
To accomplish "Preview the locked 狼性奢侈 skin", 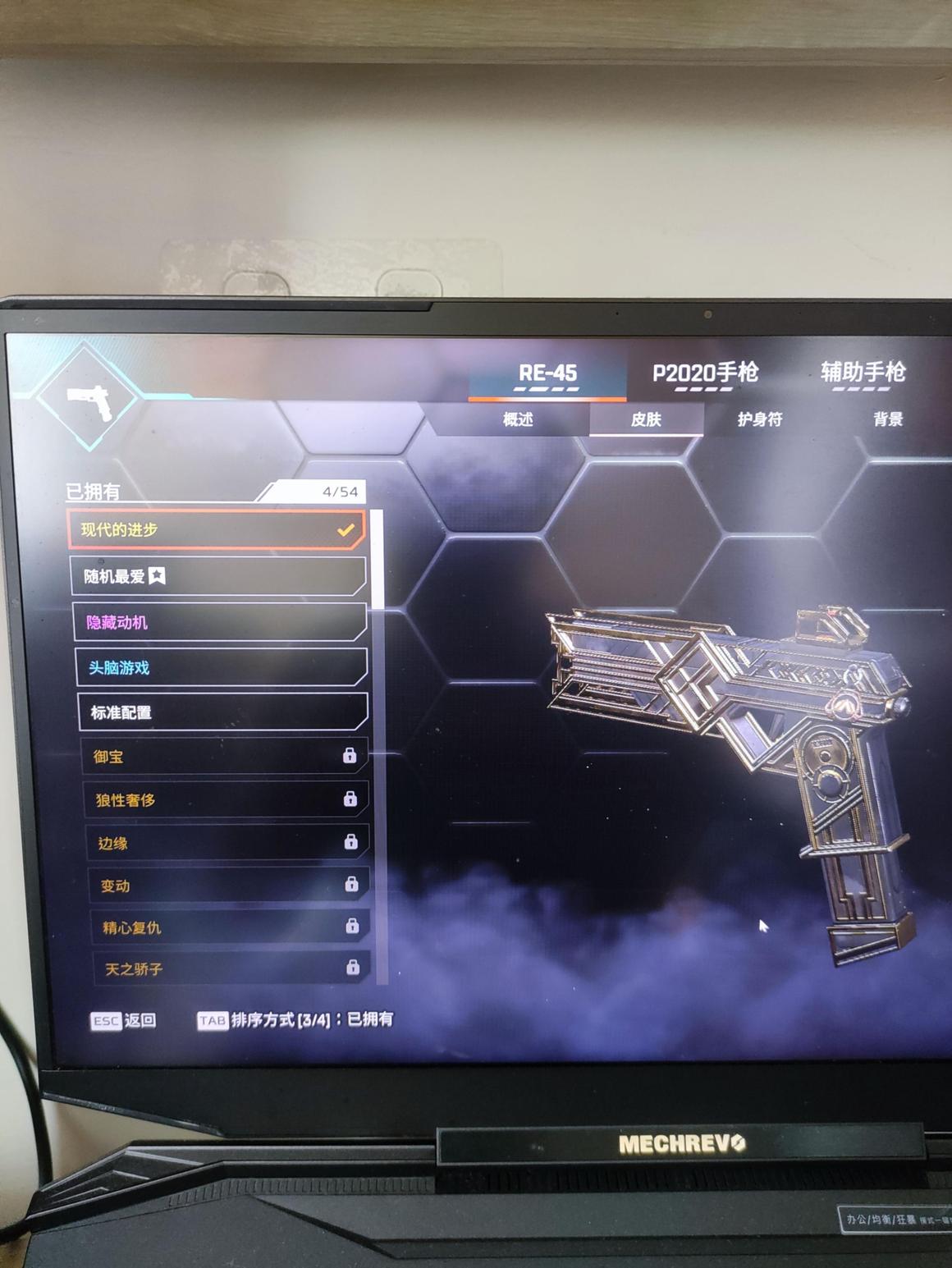I will pyautogui.click(x=227, y=799).
